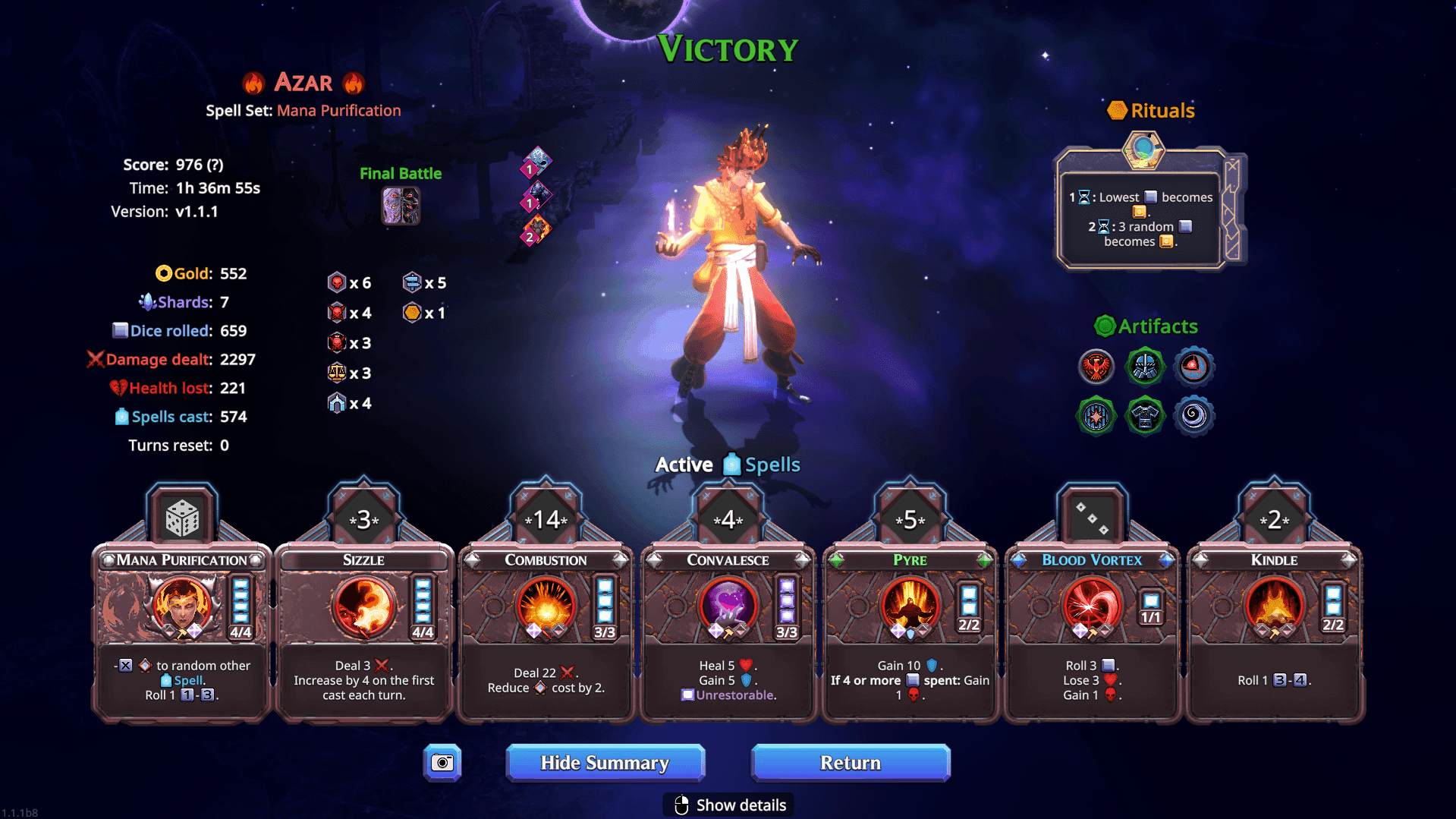This screenshot has width=1456, height=819.
Task: Click the camera screenshot icon
Action: pyautogui.click(x=442, y=763)
